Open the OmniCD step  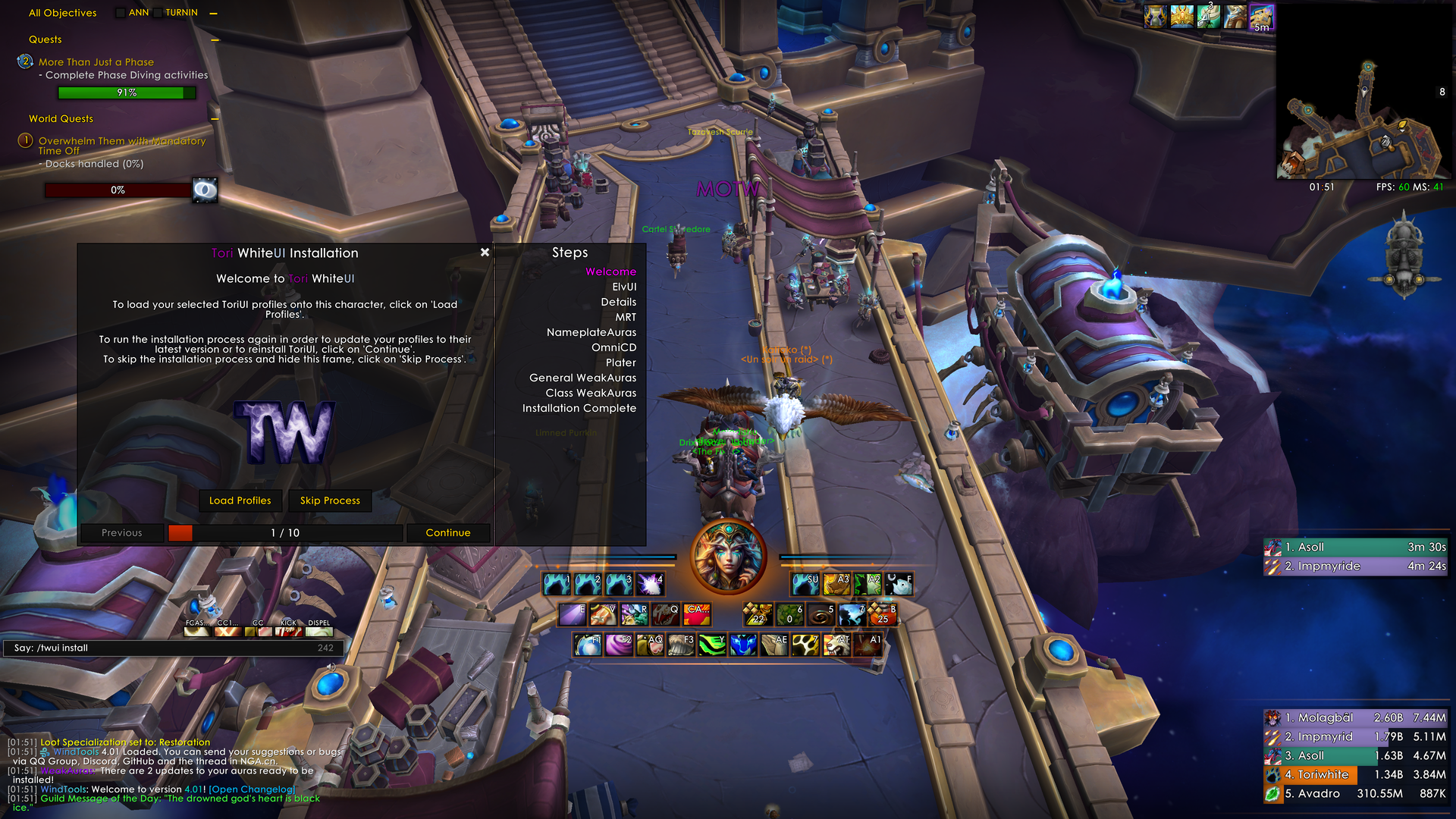[x=613, y=348]
